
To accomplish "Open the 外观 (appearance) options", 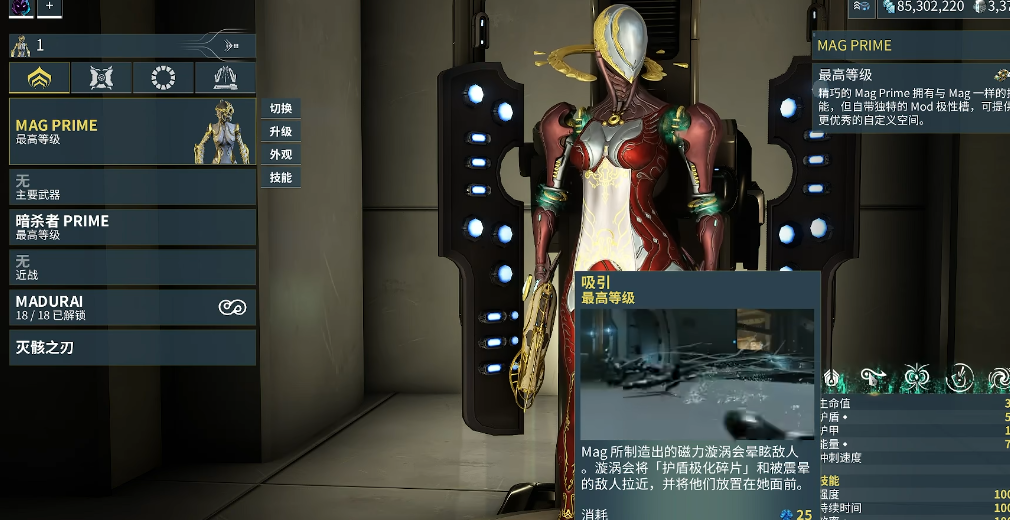I will pos(281,155).
